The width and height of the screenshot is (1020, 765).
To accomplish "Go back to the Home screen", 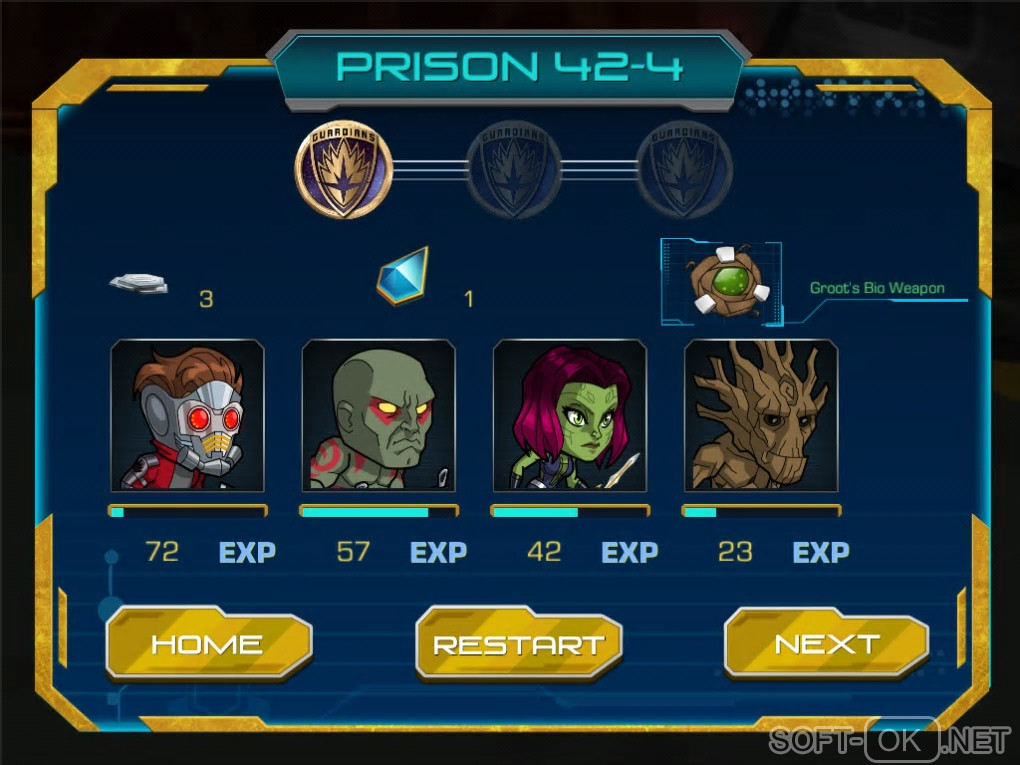I will (208, 644).
